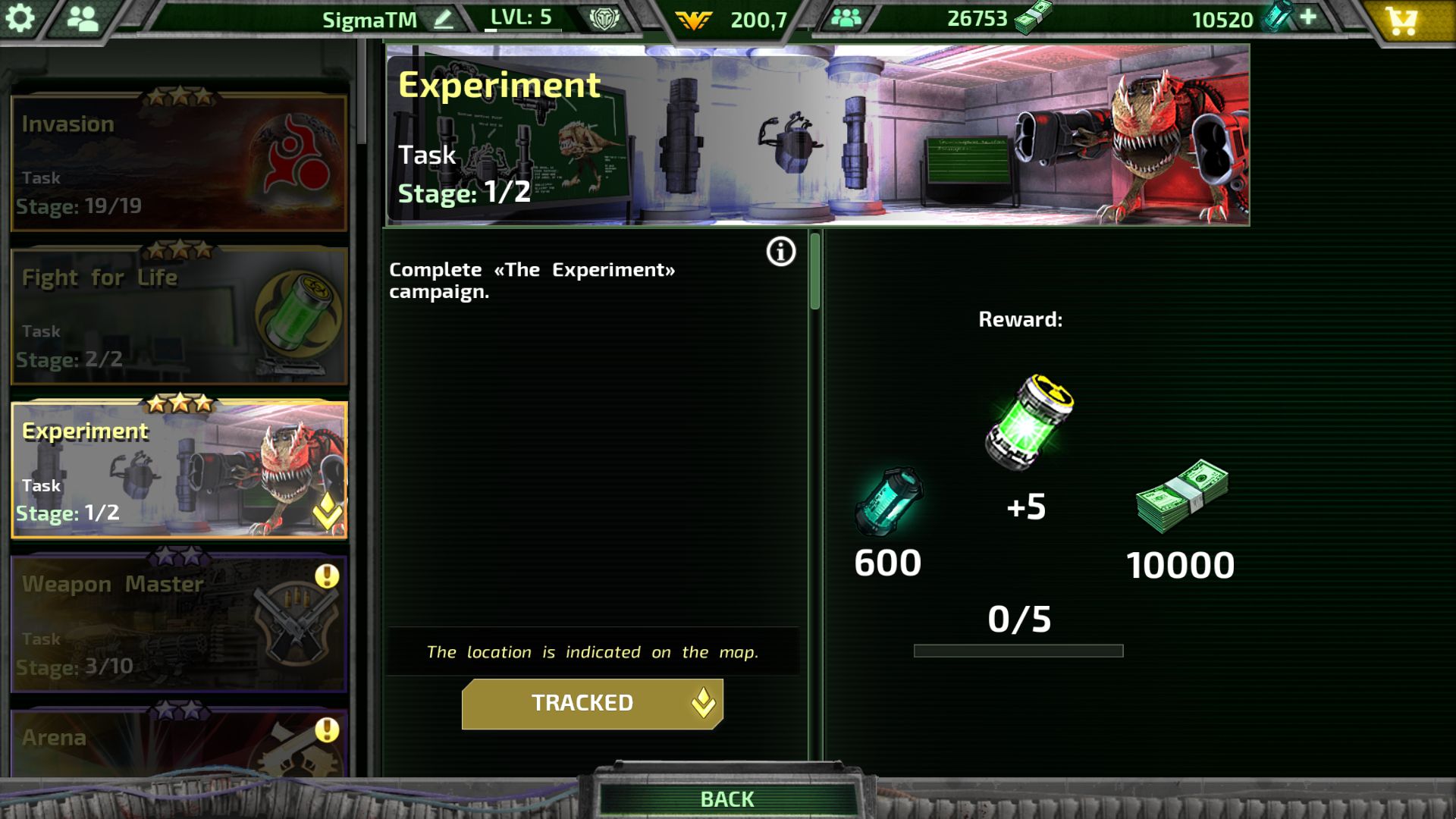Show task info with the i icon

[x=781, y=252]
